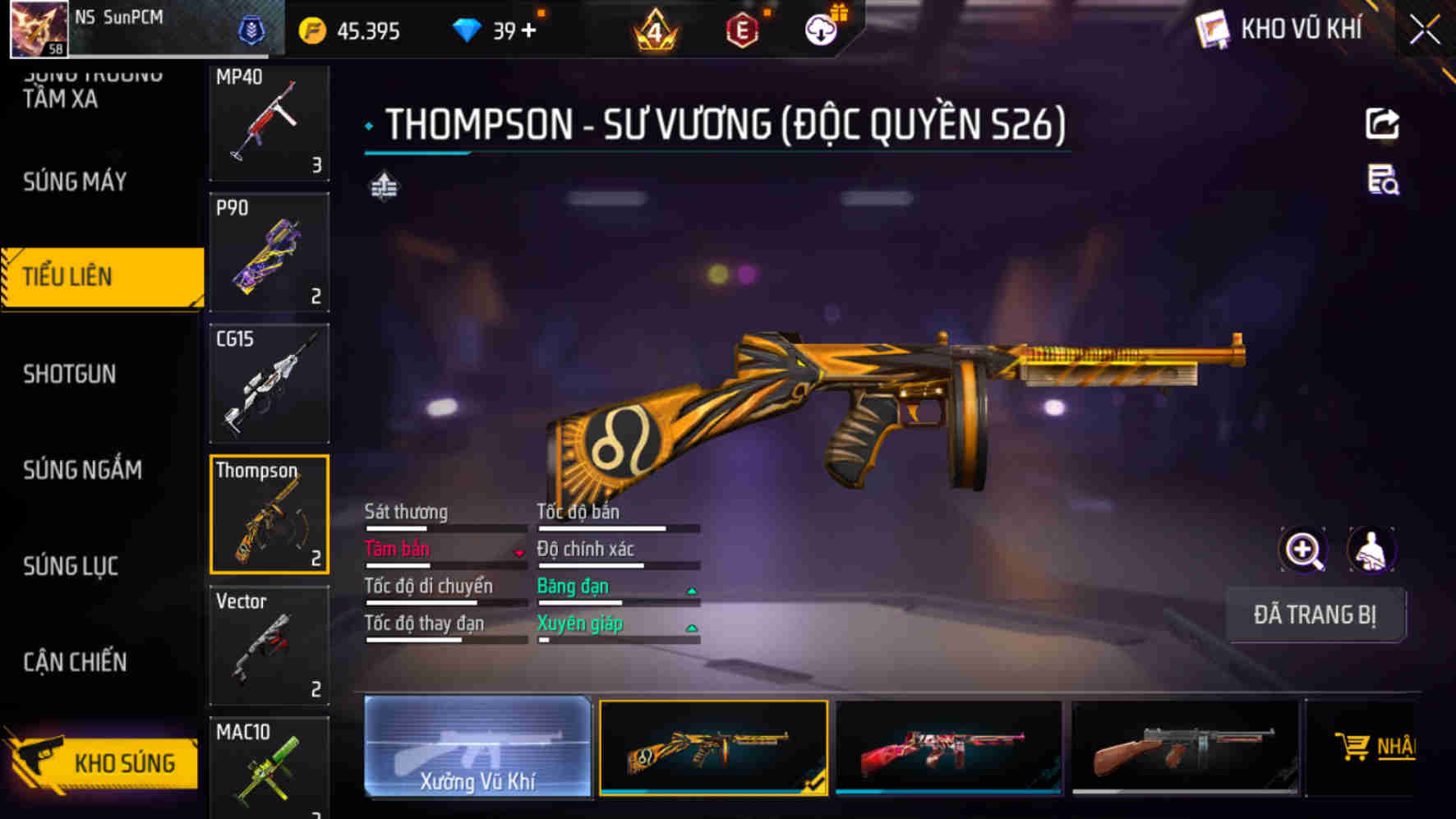Click the green arrow beside Bảng đạn
The height and width of the screenshot is (819, 1456).
(x=692, y=589)
